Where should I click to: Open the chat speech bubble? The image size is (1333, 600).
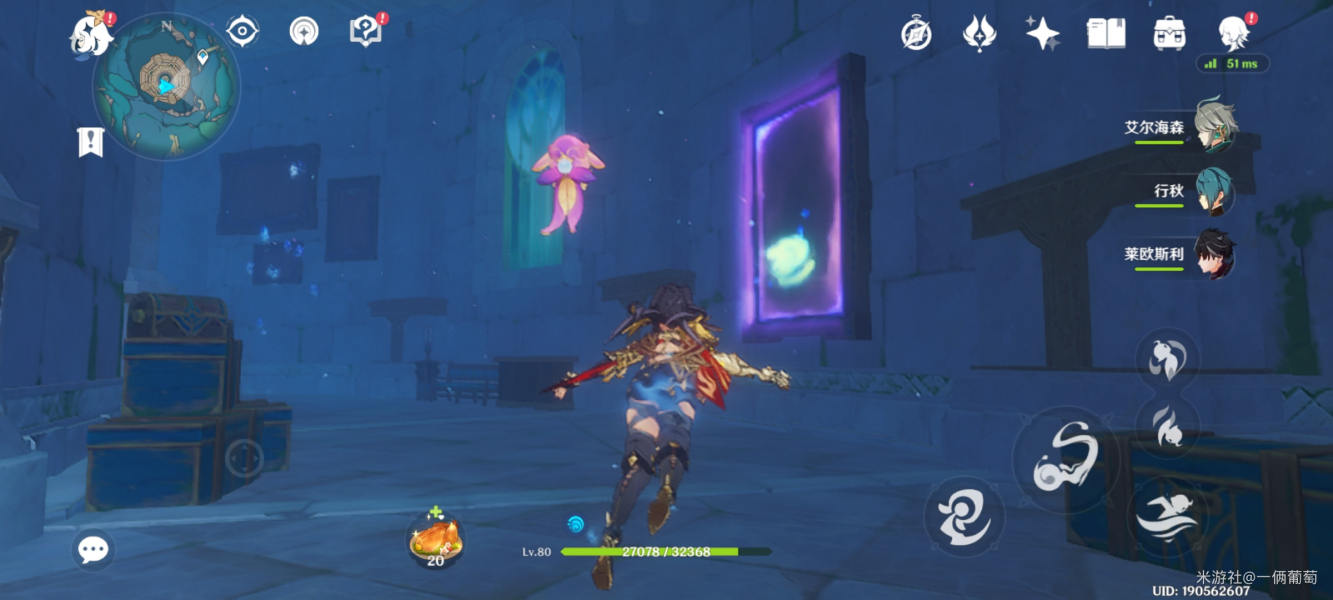(93, 549)
